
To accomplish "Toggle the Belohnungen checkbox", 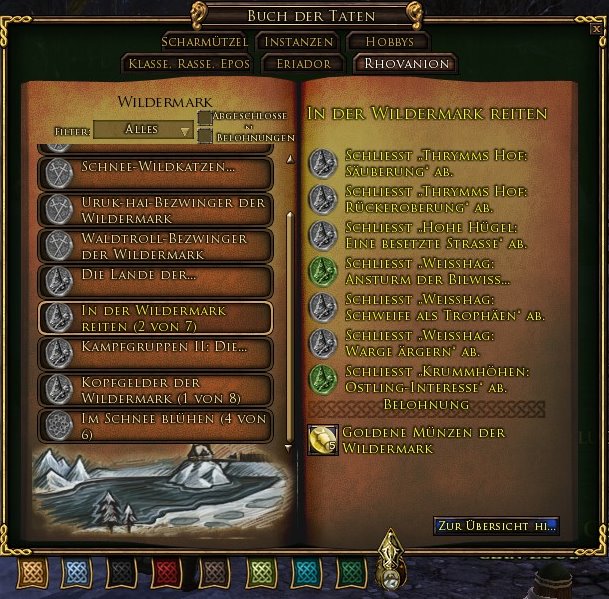I will tap(204, 137).
